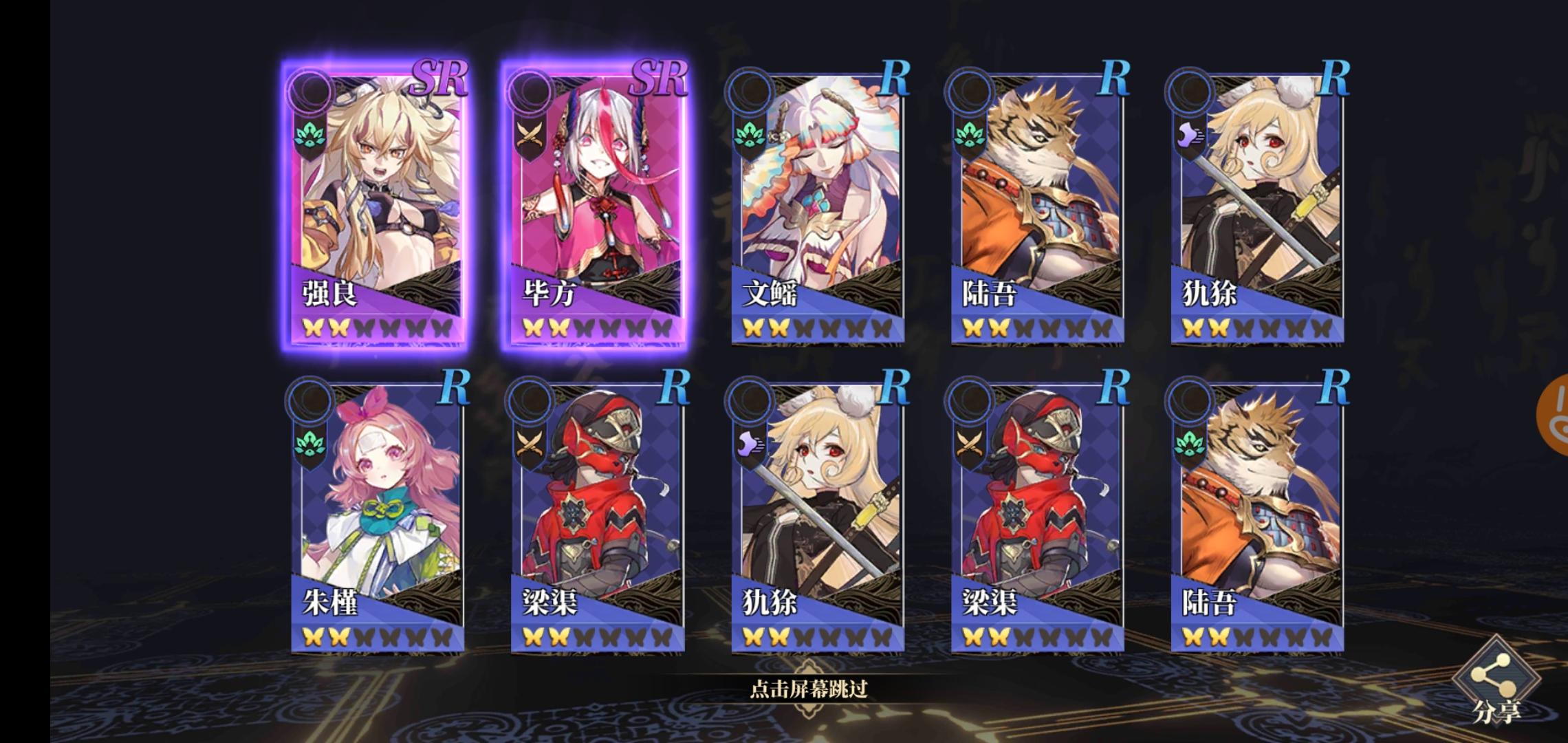This screenshot has height=743, width=1568.
Task: Tap the element icon on the top-row 陆吾 card
Action: [x=970, y=136]
